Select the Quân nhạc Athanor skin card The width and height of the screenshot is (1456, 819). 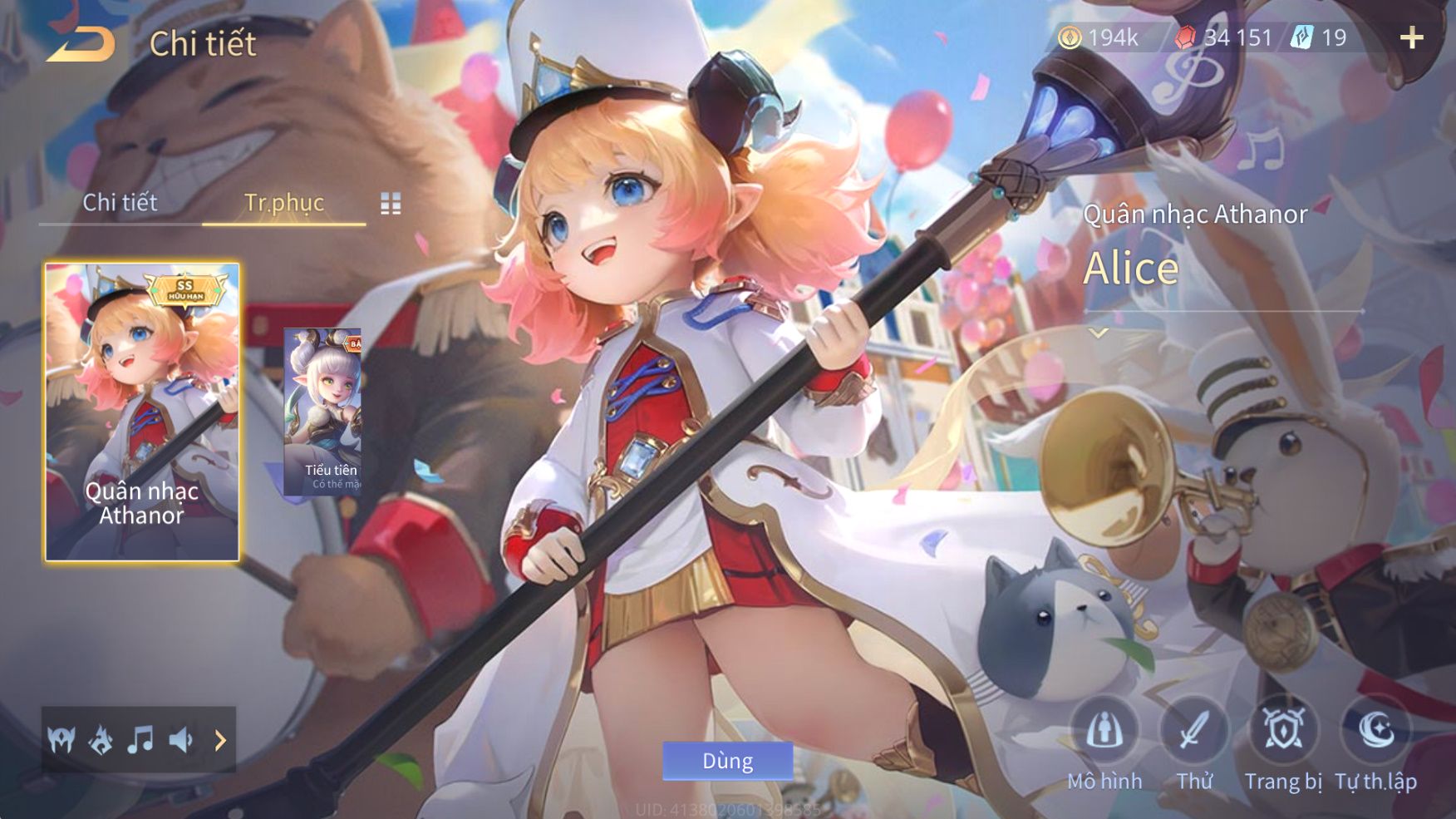(x=142, y=412)
